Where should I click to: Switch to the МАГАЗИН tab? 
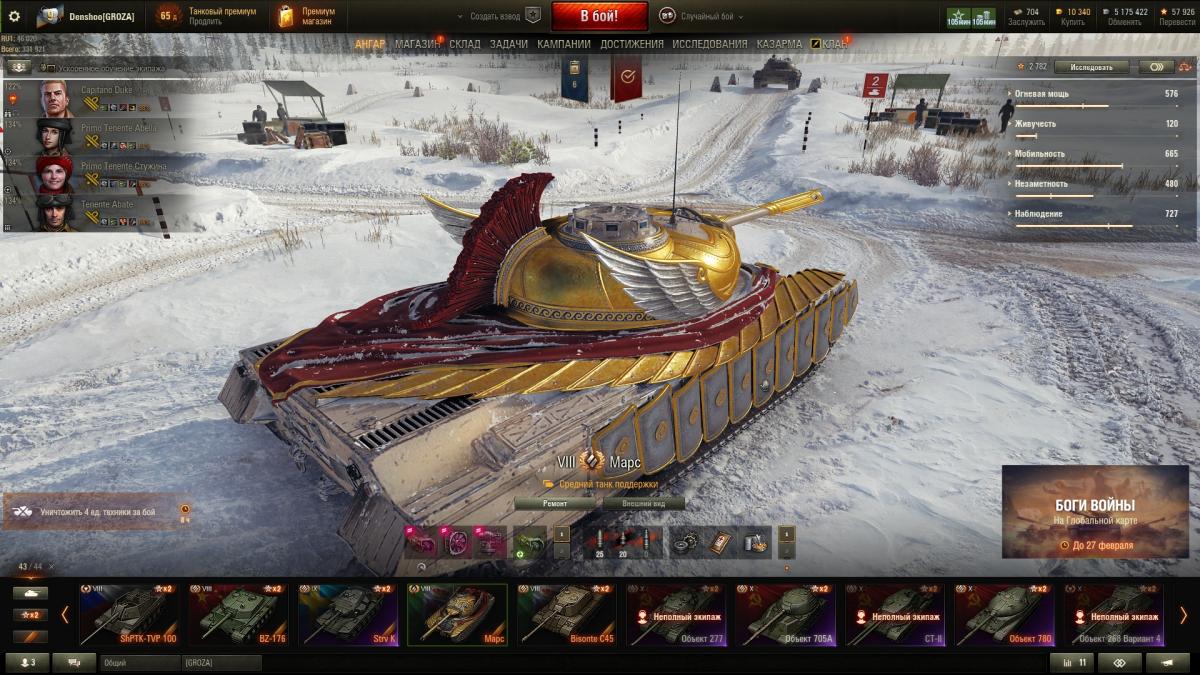pyautogui.click(x=417, y=44)
